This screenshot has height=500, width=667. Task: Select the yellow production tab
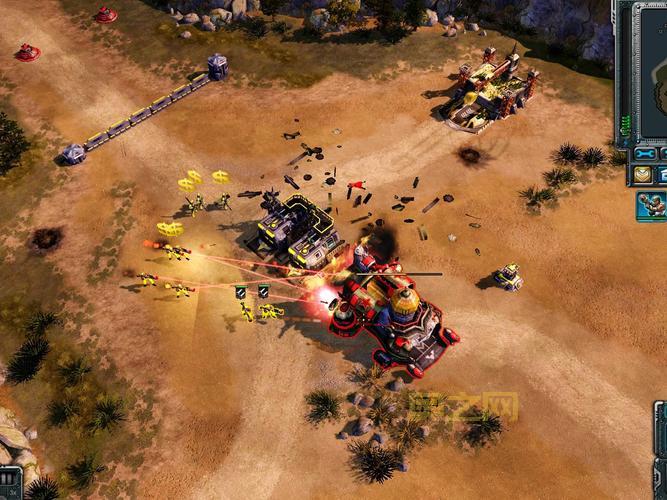(x=643, y=175)
